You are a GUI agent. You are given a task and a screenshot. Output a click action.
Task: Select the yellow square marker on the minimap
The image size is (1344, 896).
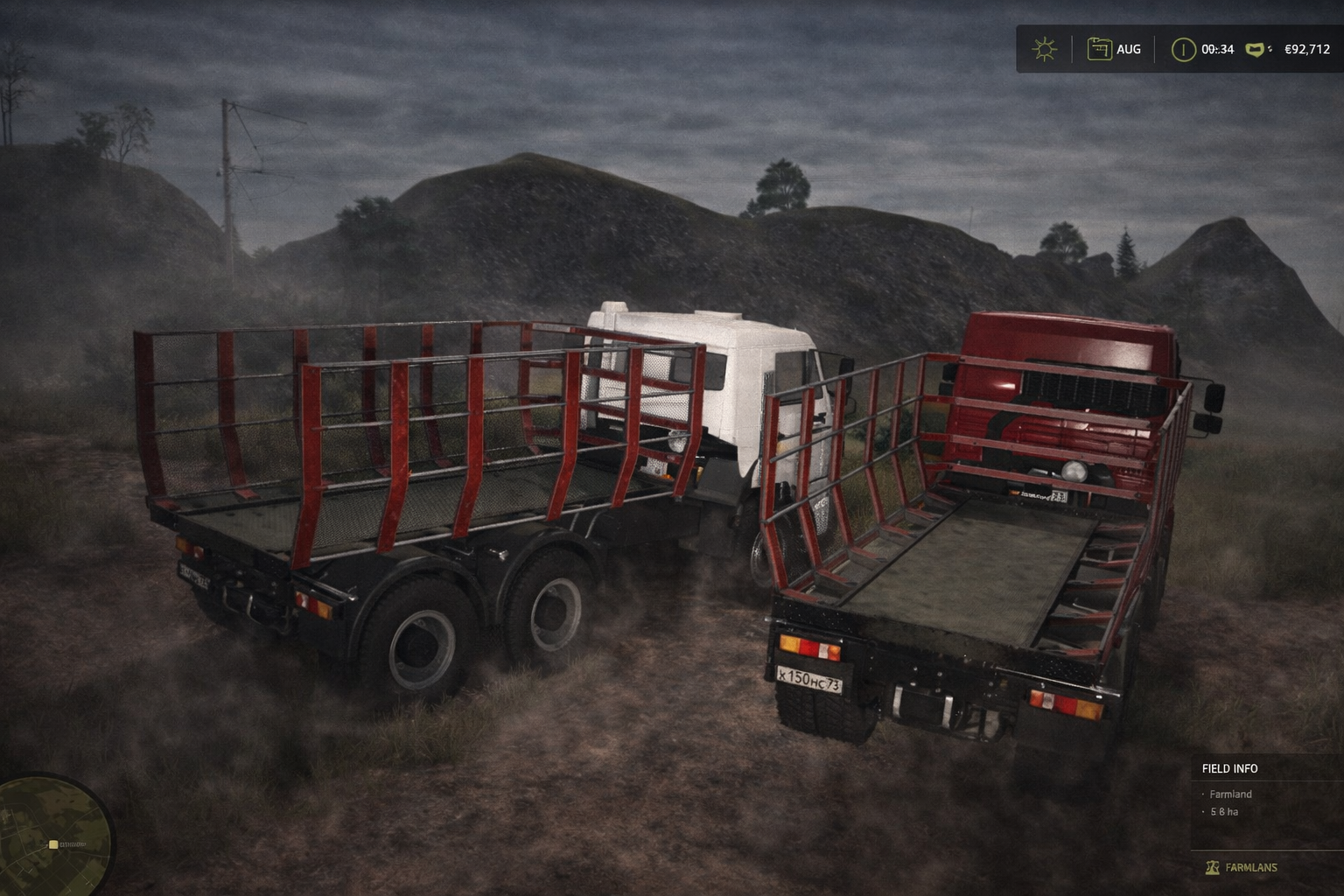coord(53,844)
